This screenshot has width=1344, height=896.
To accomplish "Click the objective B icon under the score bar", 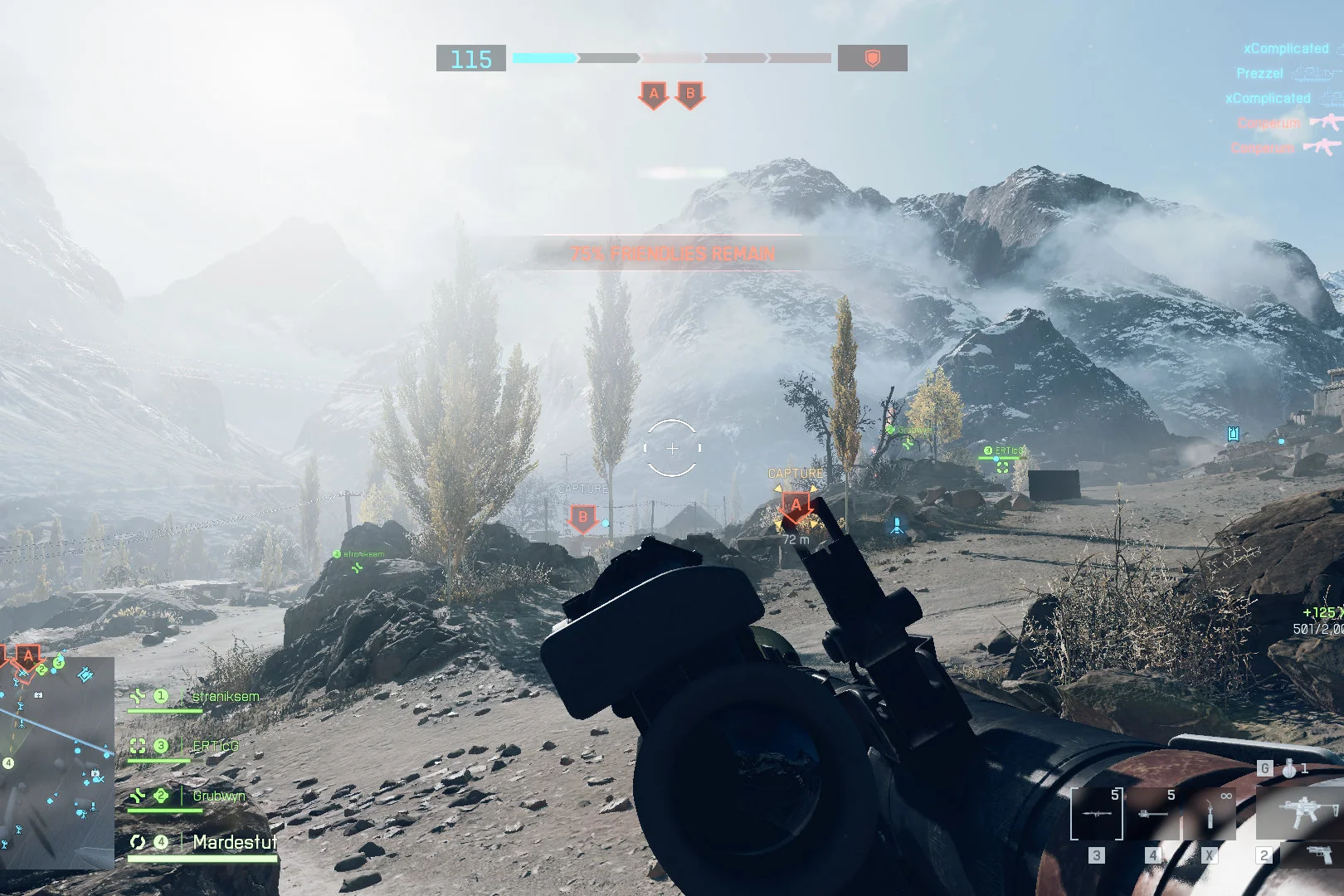I will (x=690, y=95).
